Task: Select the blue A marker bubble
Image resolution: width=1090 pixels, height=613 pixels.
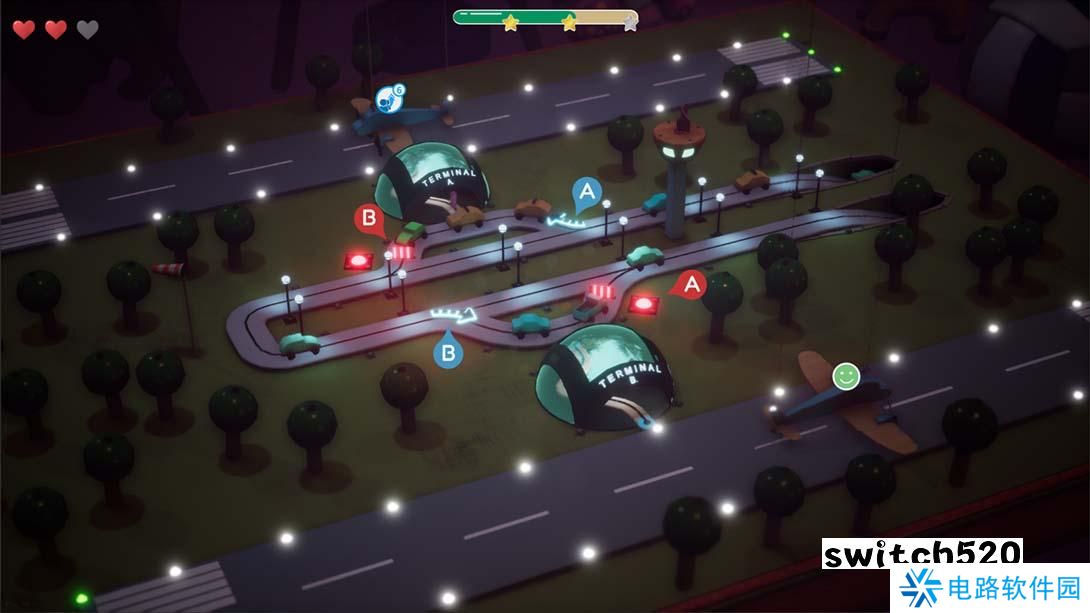Action: pos(587,191)
